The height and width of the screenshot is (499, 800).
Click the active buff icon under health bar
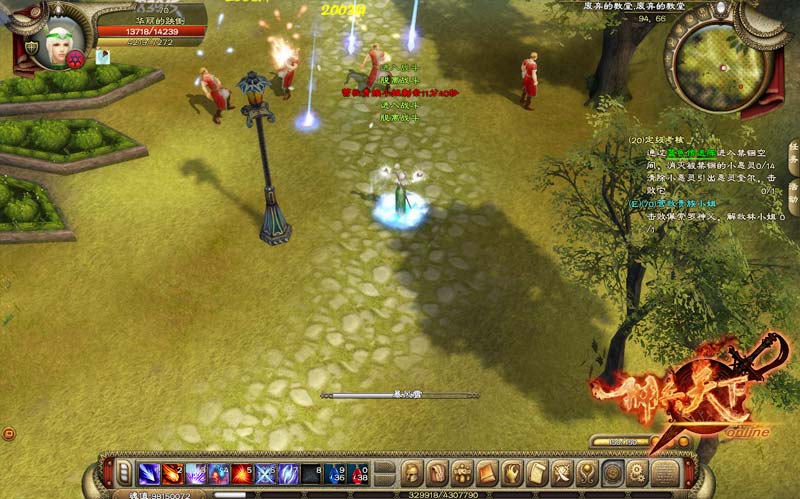tap(102, 58)
